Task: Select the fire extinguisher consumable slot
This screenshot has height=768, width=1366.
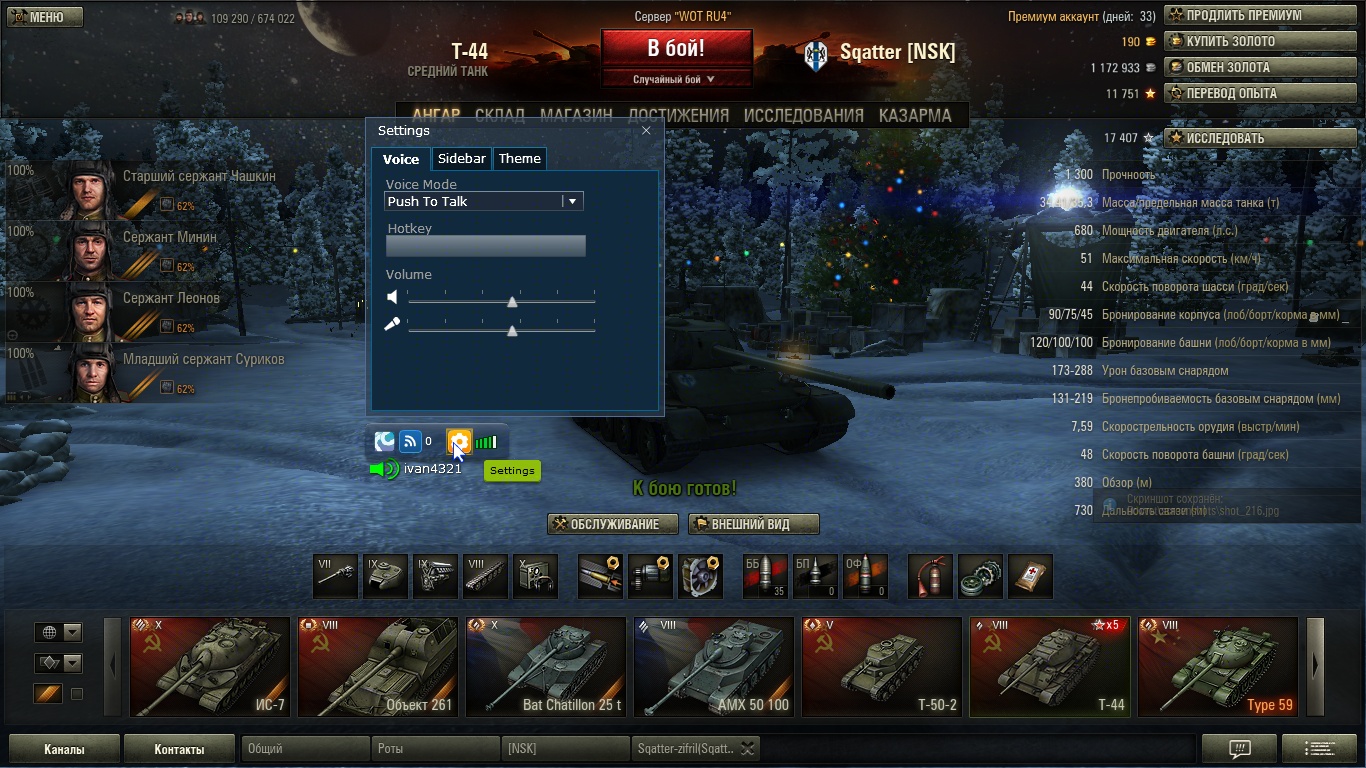Action: [930, 577]
